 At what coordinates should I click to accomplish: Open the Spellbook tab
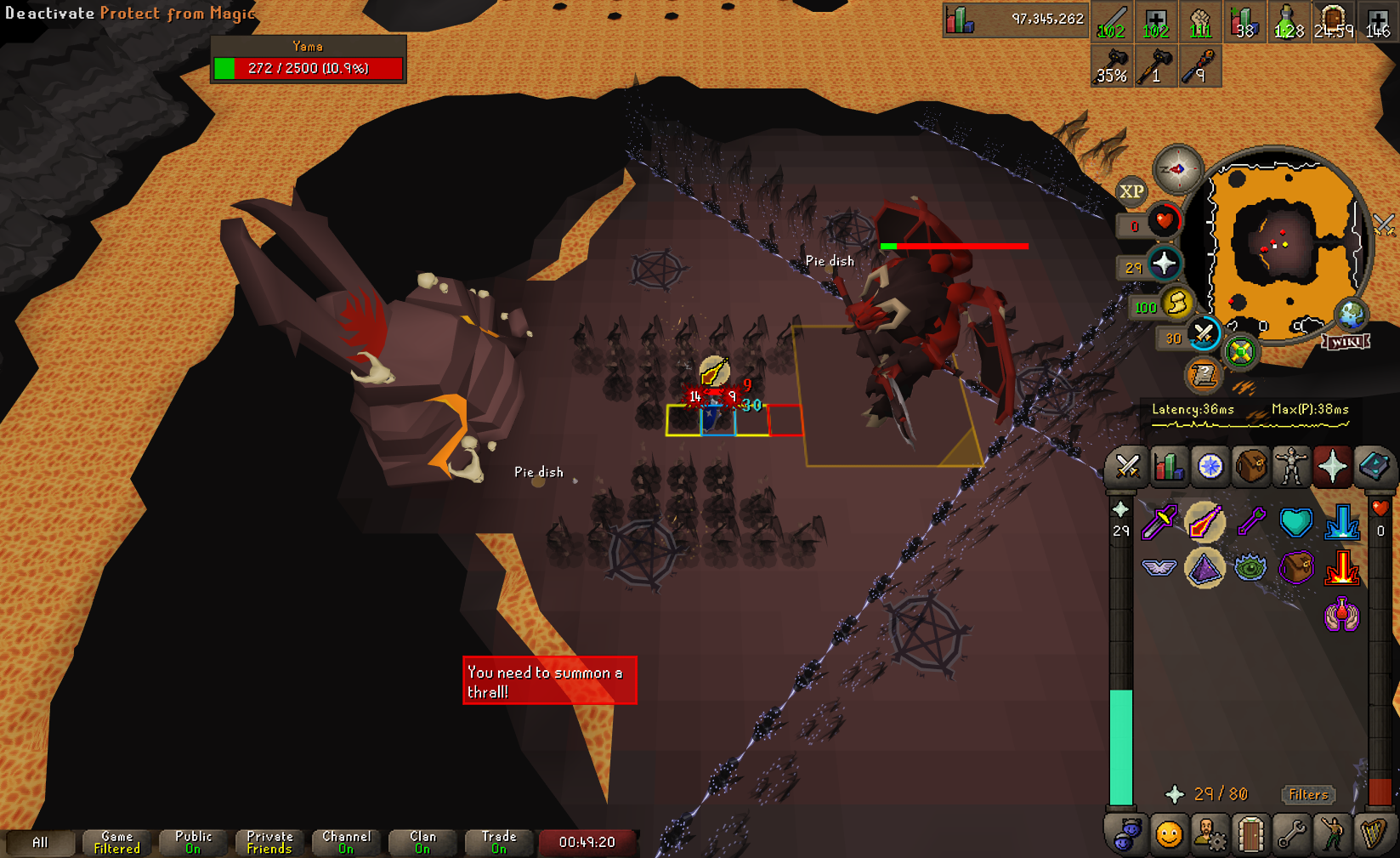point(1374,467)
